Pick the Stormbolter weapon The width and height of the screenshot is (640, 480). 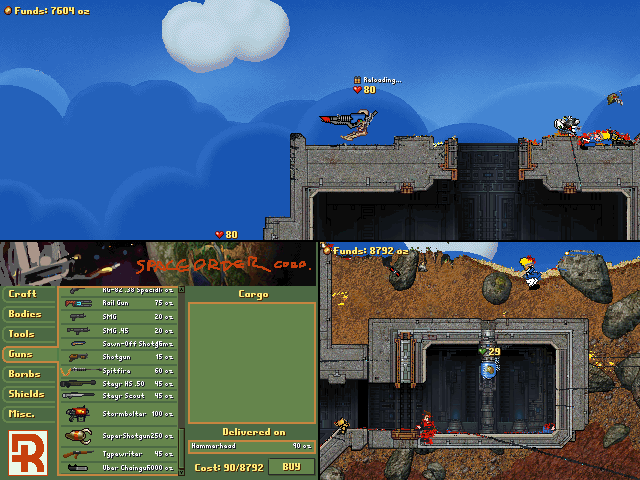point(118,413)
